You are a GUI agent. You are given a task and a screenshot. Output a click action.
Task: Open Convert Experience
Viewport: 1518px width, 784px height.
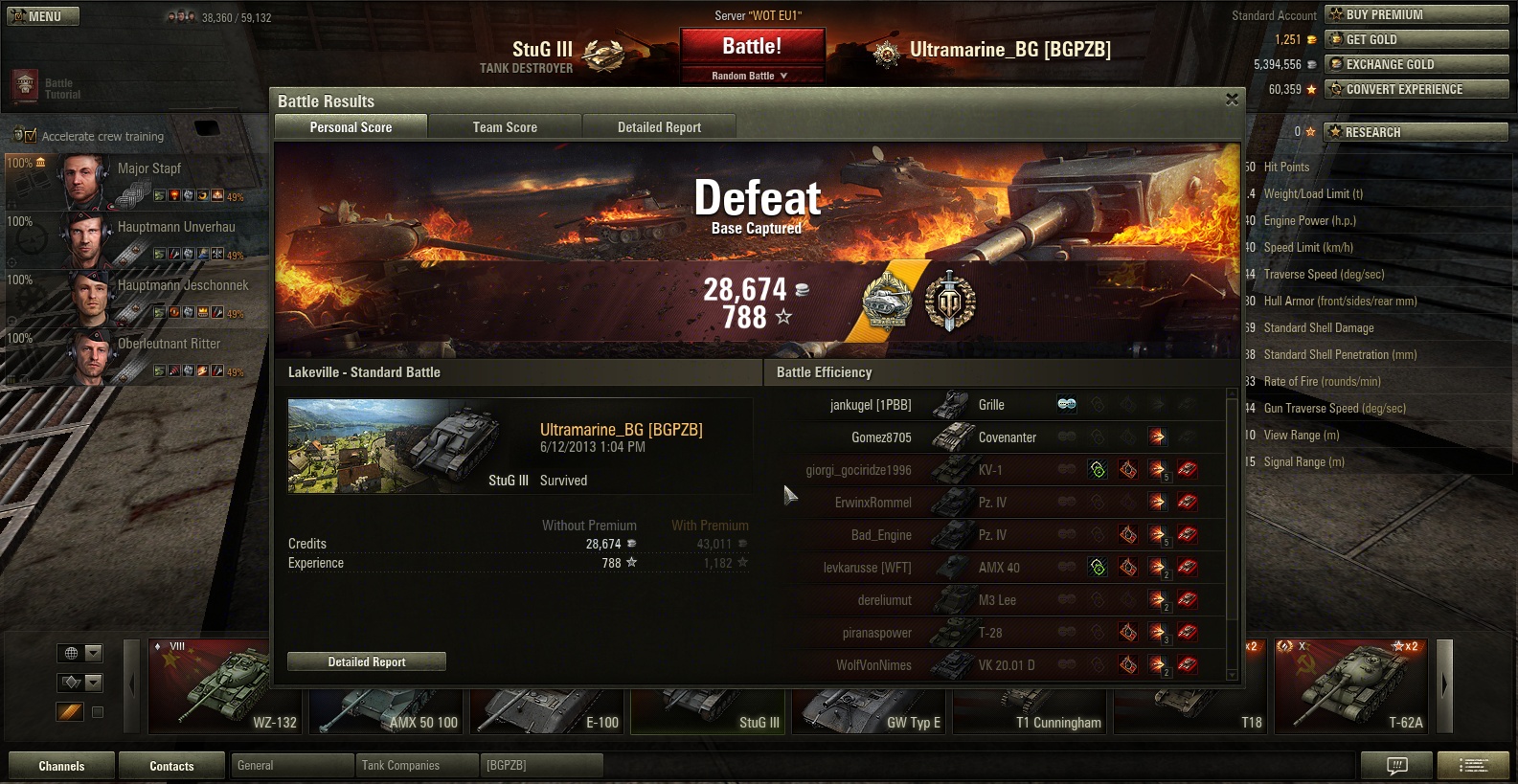click(1416, 89)
